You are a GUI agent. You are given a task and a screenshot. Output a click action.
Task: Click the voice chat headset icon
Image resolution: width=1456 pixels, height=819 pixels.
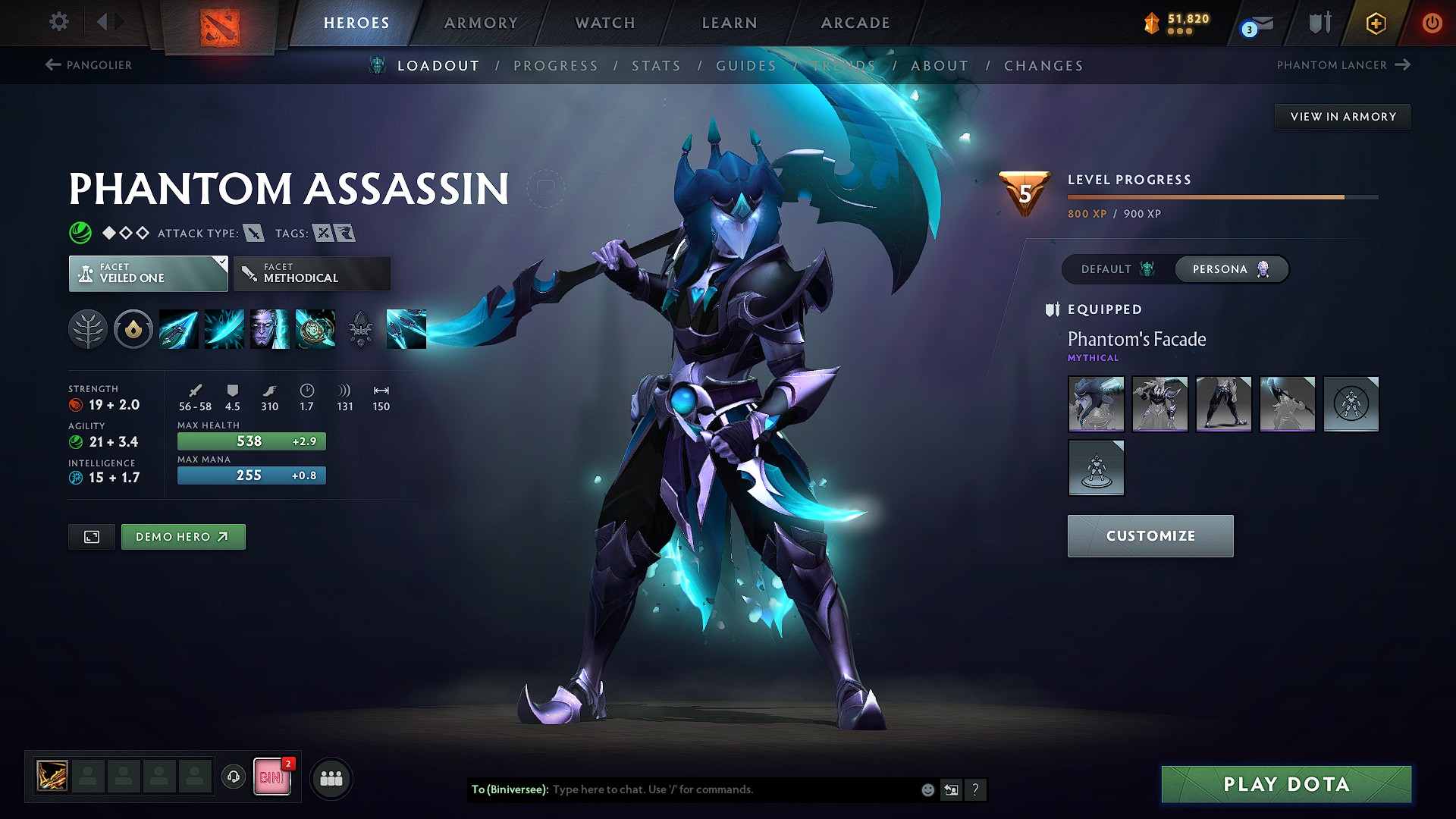pyautogui.click(x=234, y=778)
